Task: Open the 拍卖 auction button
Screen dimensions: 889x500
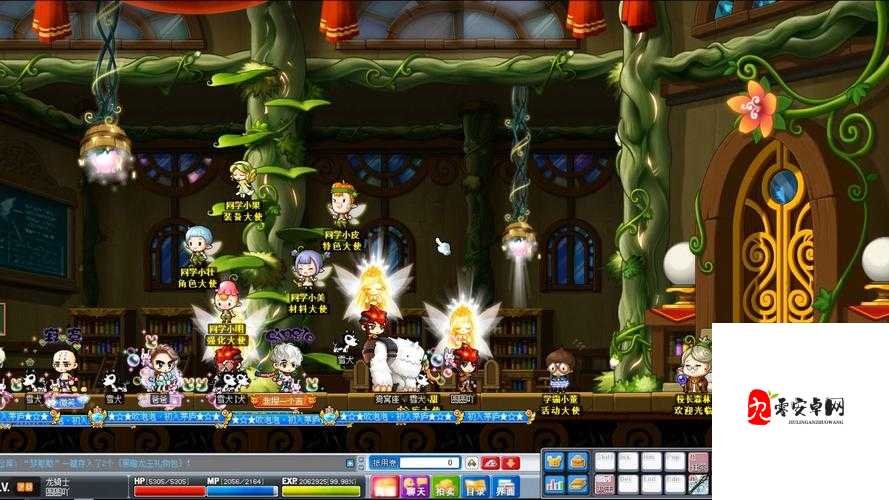Action: tap(446, 487)
